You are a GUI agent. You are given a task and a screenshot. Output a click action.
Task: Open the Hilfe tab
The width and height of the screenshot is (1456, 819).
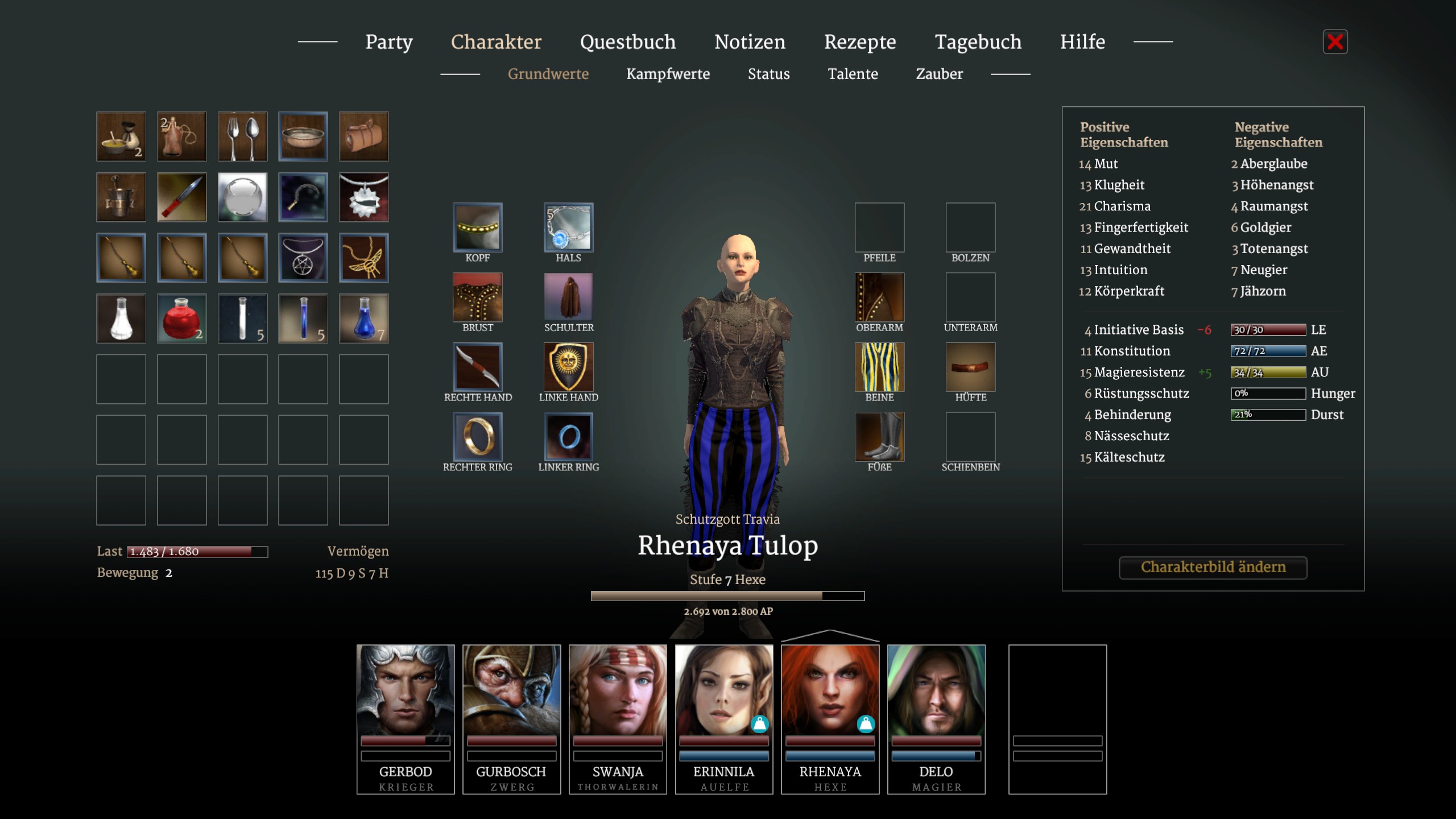coord(1082,42)
